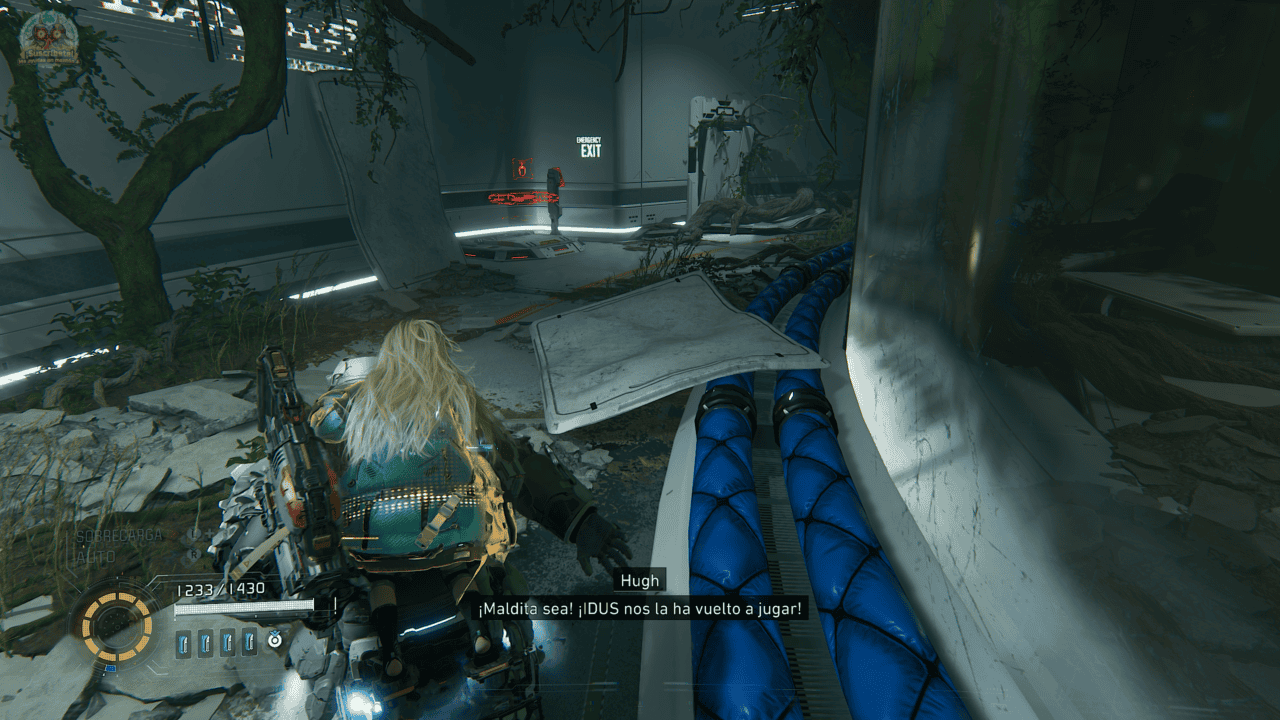The image size is (1280, 720).
Task: Select the orange segmented circular weapon gauge
Action: tap(117, 627)
